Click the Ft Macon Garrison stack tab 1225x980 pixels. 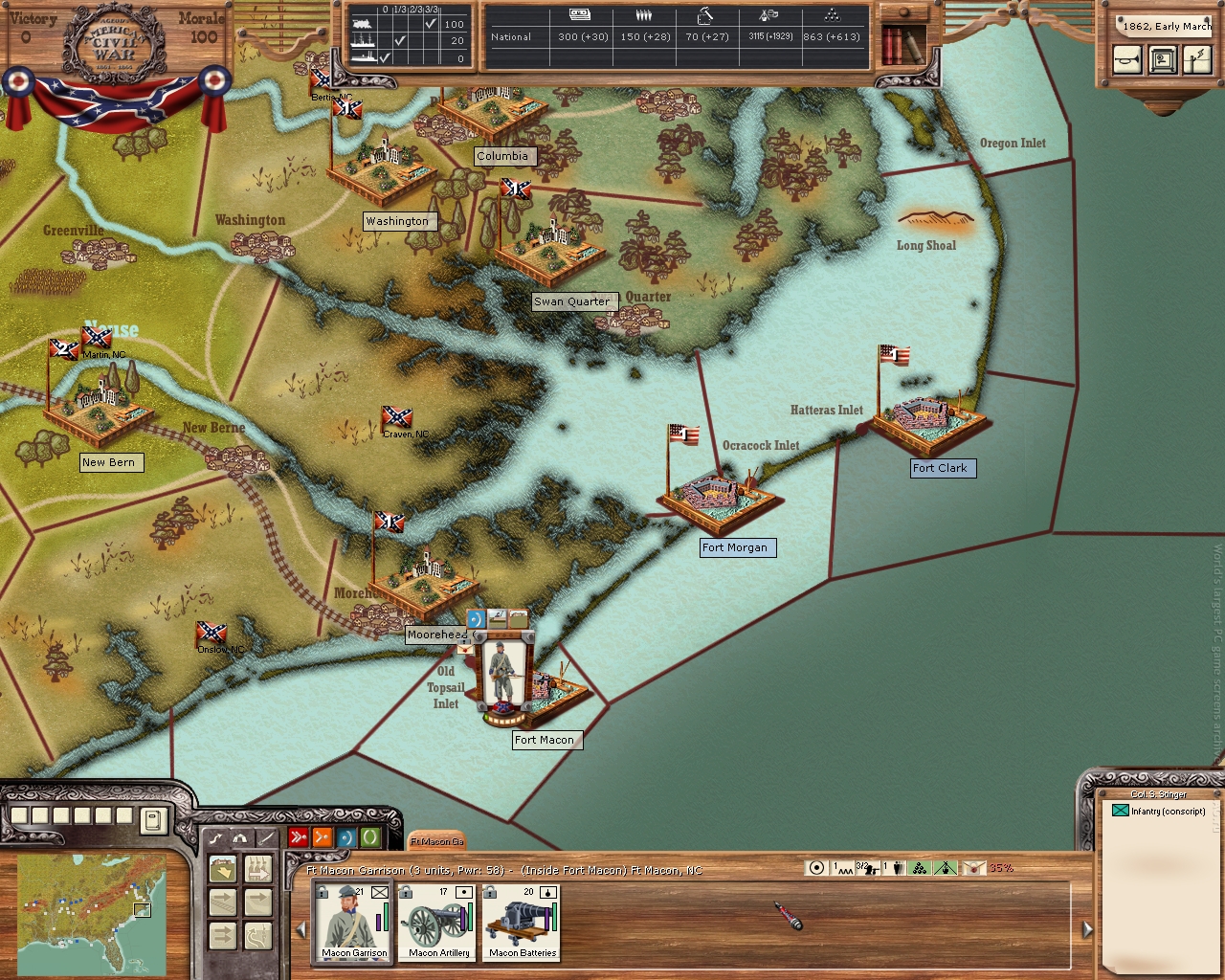pos(436,841)
